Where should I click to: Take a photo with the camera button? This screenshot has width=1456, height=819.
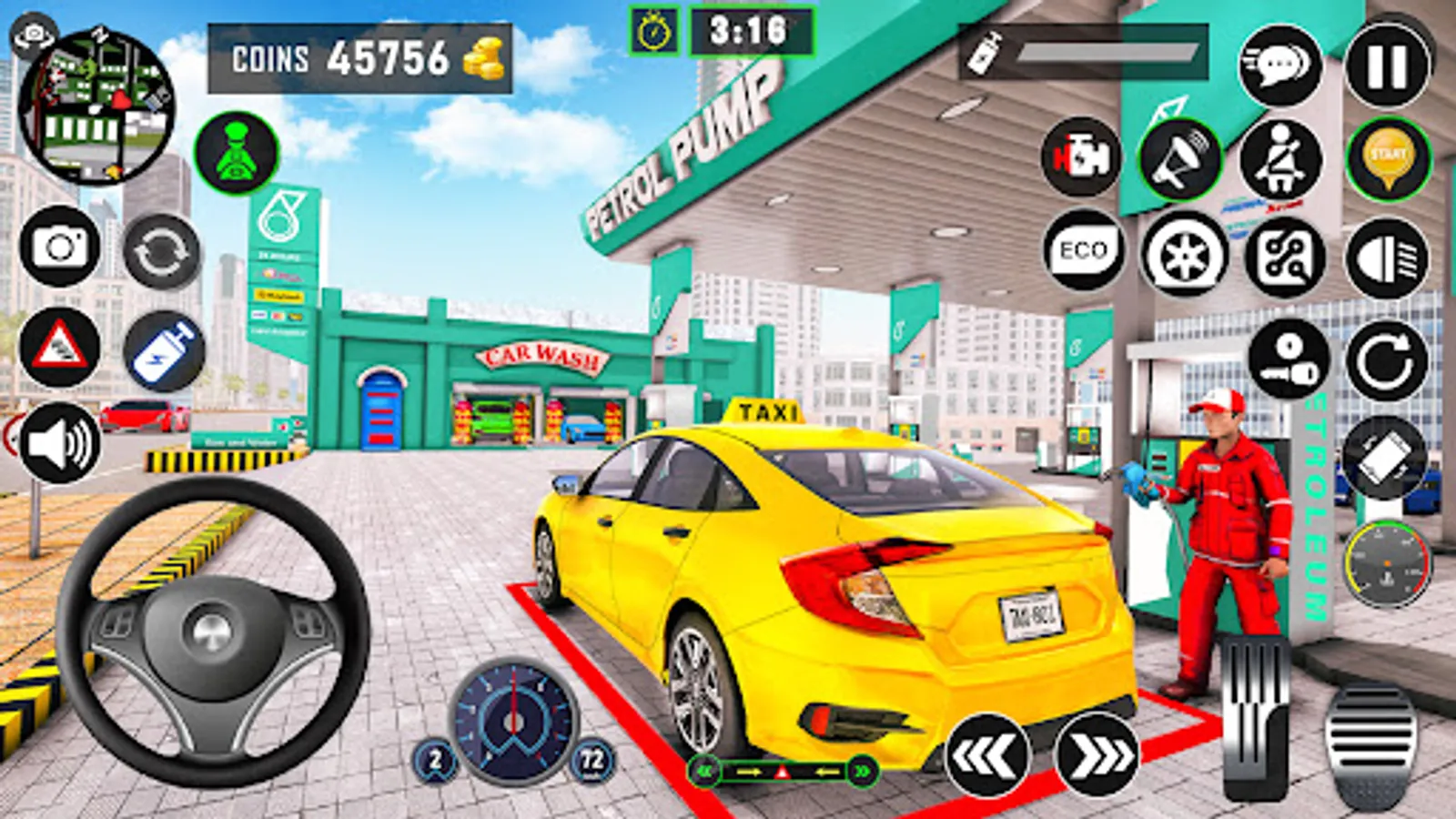click(60, 247)
